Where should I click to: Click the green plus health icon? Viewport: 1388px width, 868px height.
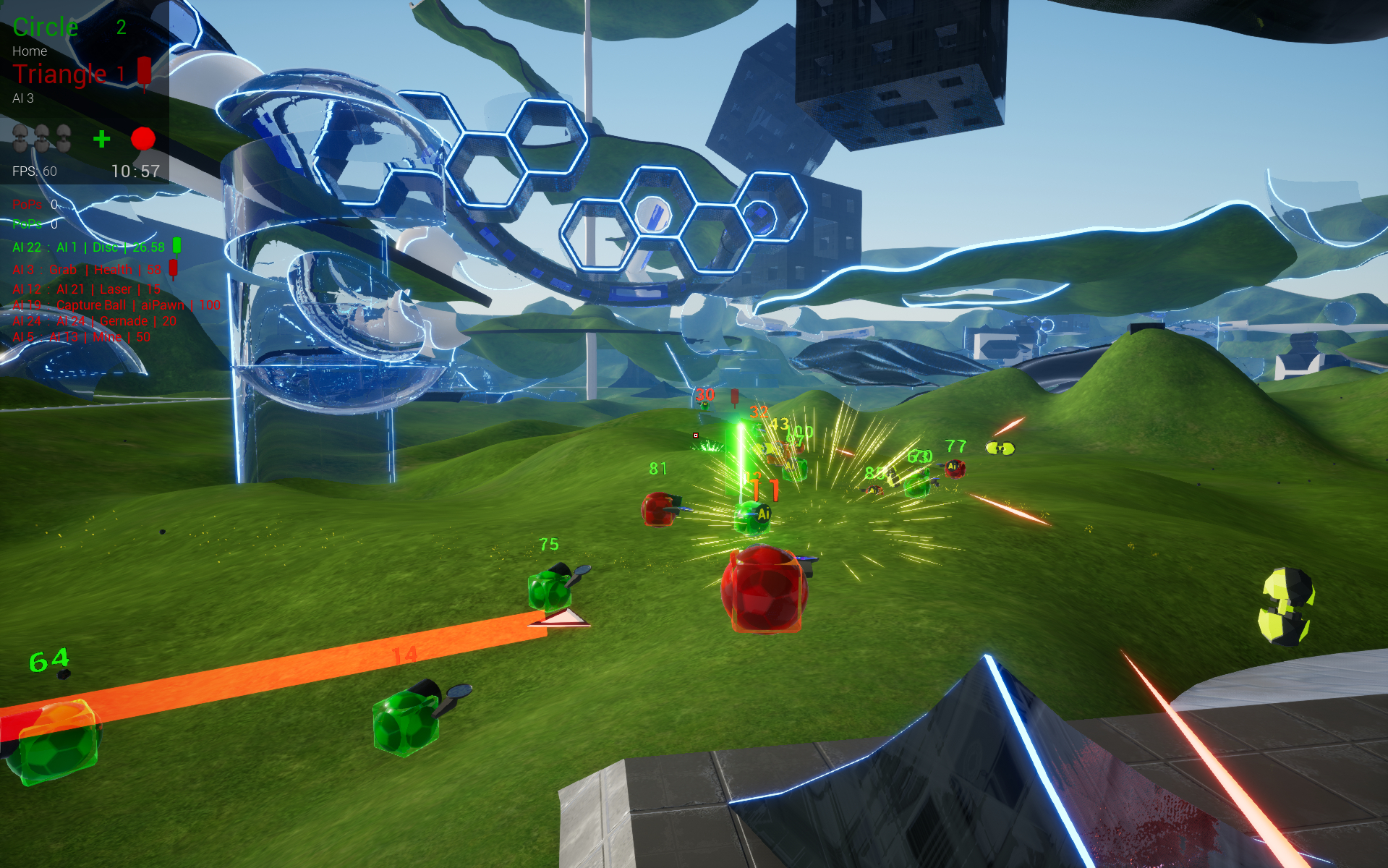[x=102, y=139]
